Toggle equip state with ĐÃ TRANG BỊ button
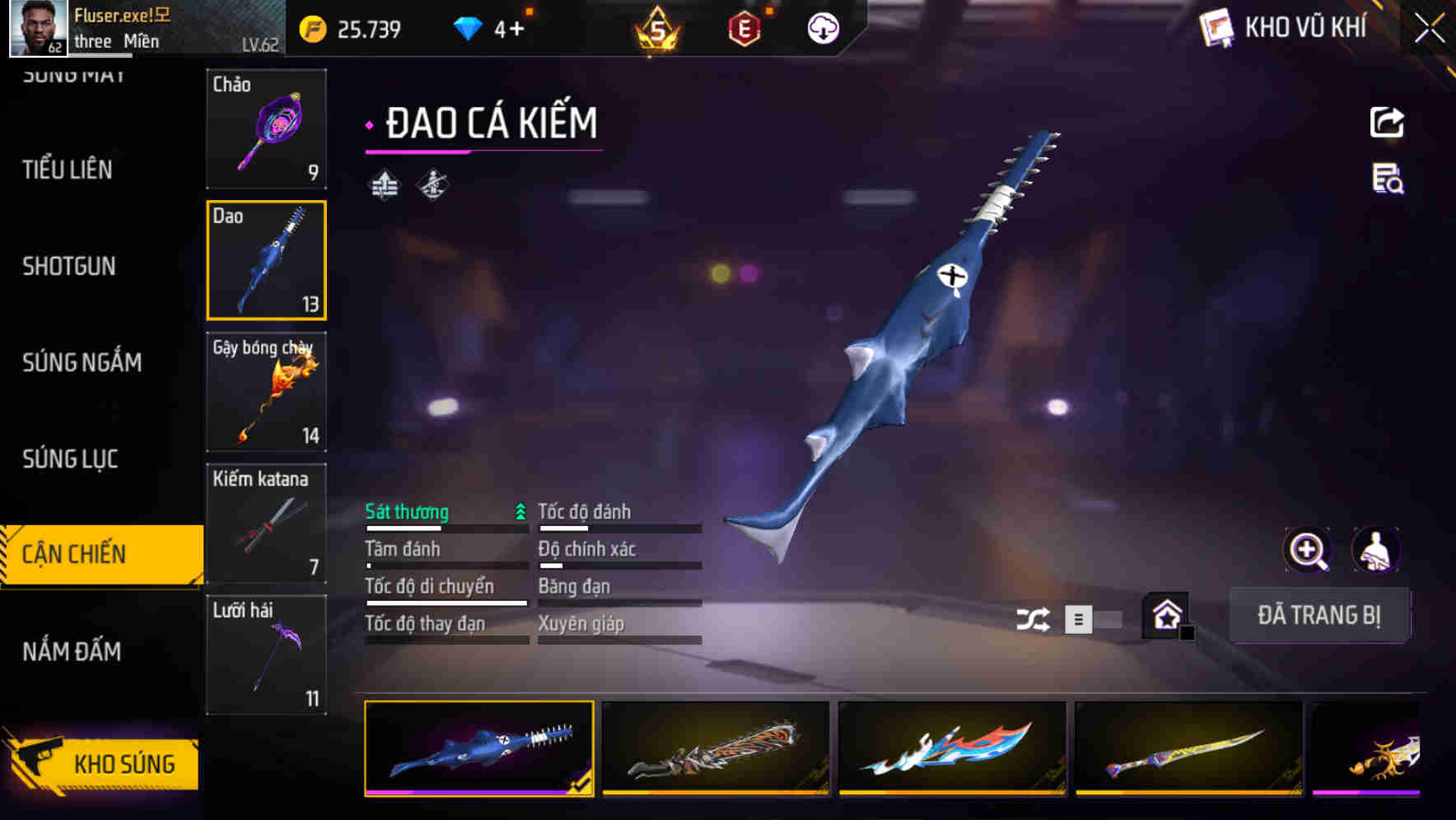 click(1319, 615)
